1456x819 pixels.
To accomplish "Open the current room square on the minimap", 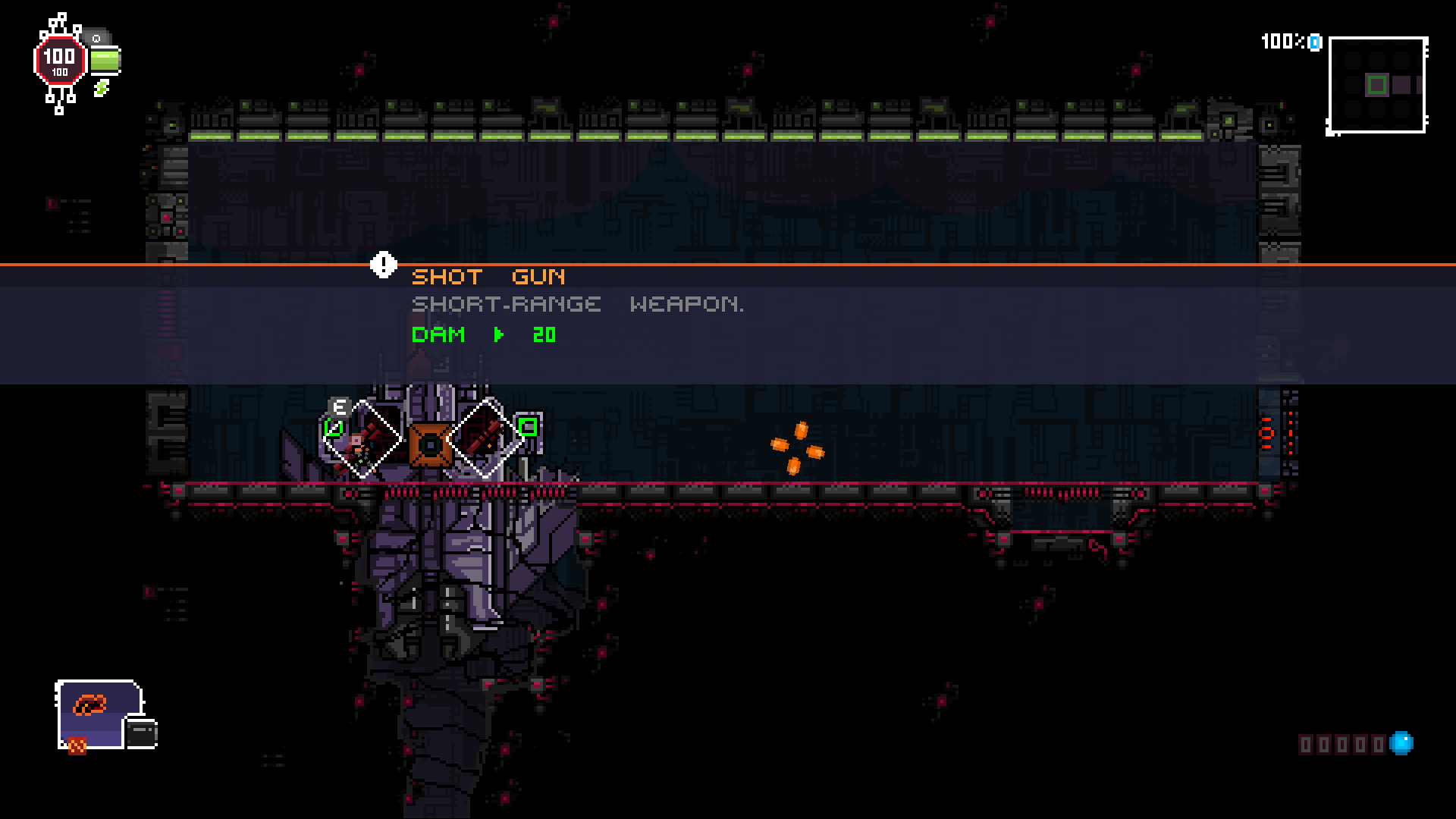I will pos(1378,86).
